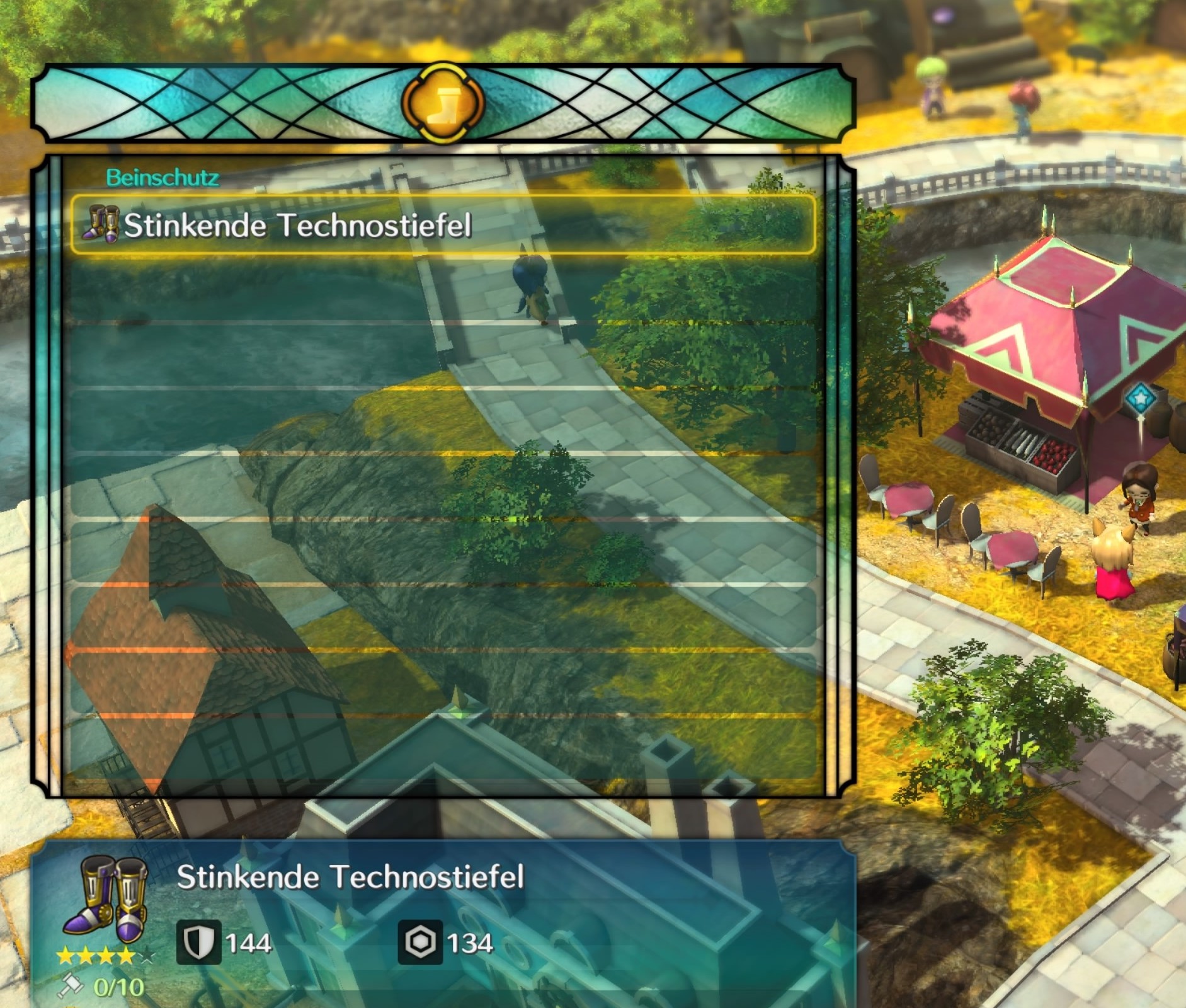
Task: Click the golden boot category icon
Action: click(443, 103)
